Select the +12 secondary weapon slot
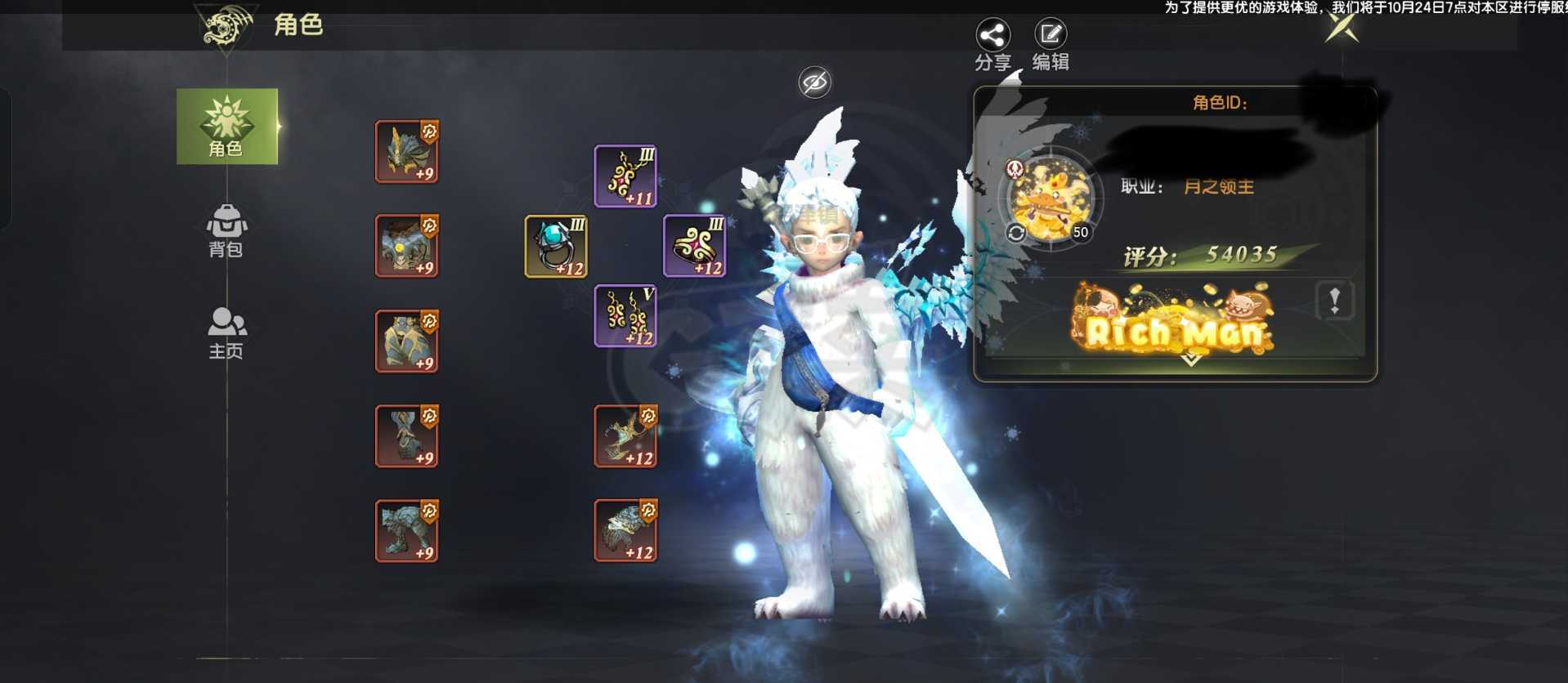The image size is (1568, 683). pyautogui.click(x=625, y=530)
